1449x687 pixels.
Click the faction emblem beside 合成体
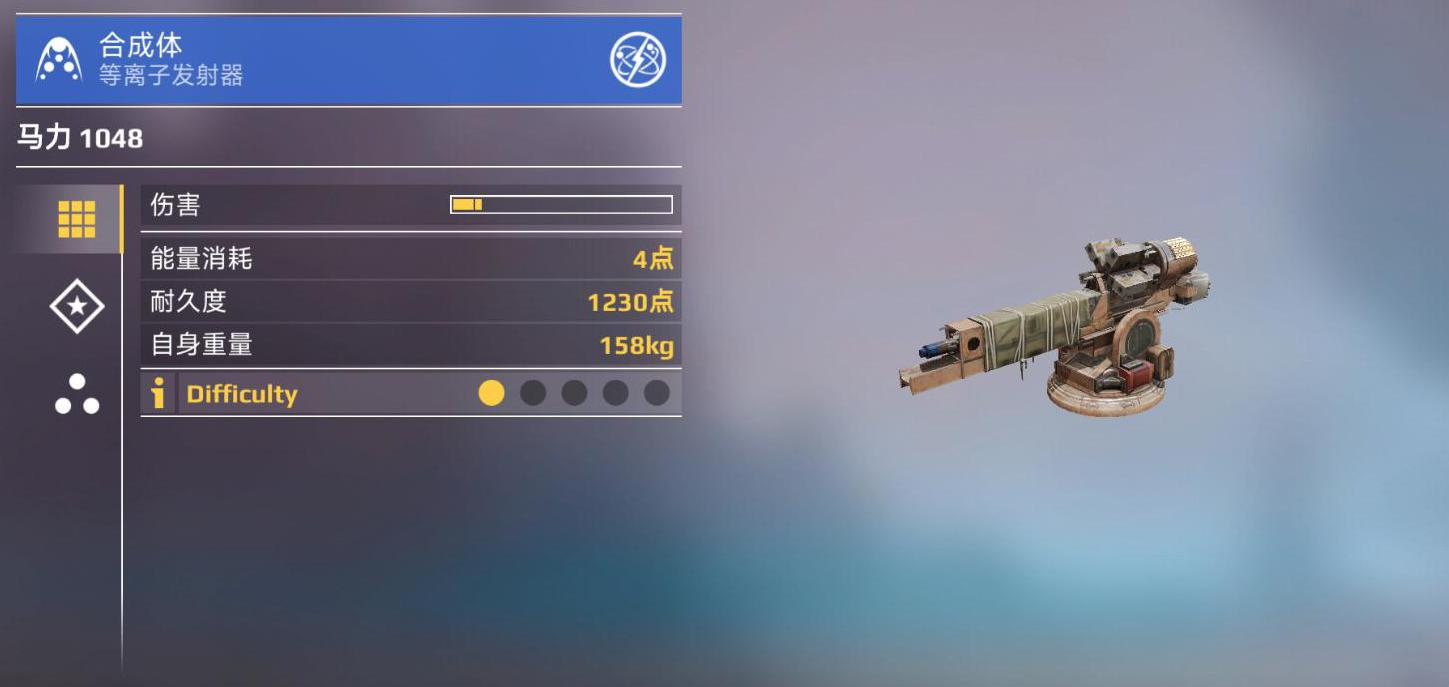point(59,60)
